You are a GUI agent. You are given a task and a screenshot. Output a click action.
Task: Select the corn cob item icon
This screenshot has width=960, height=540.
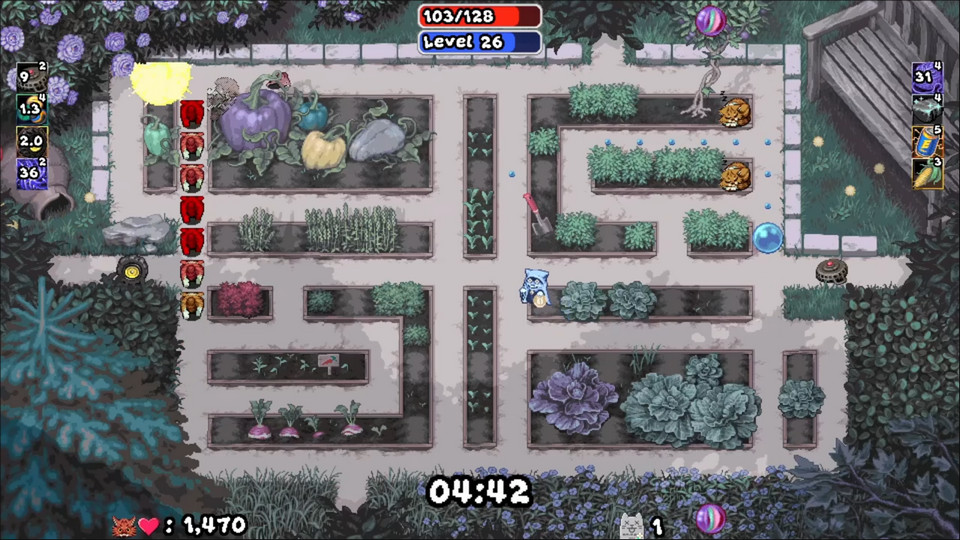pos(927,173)
